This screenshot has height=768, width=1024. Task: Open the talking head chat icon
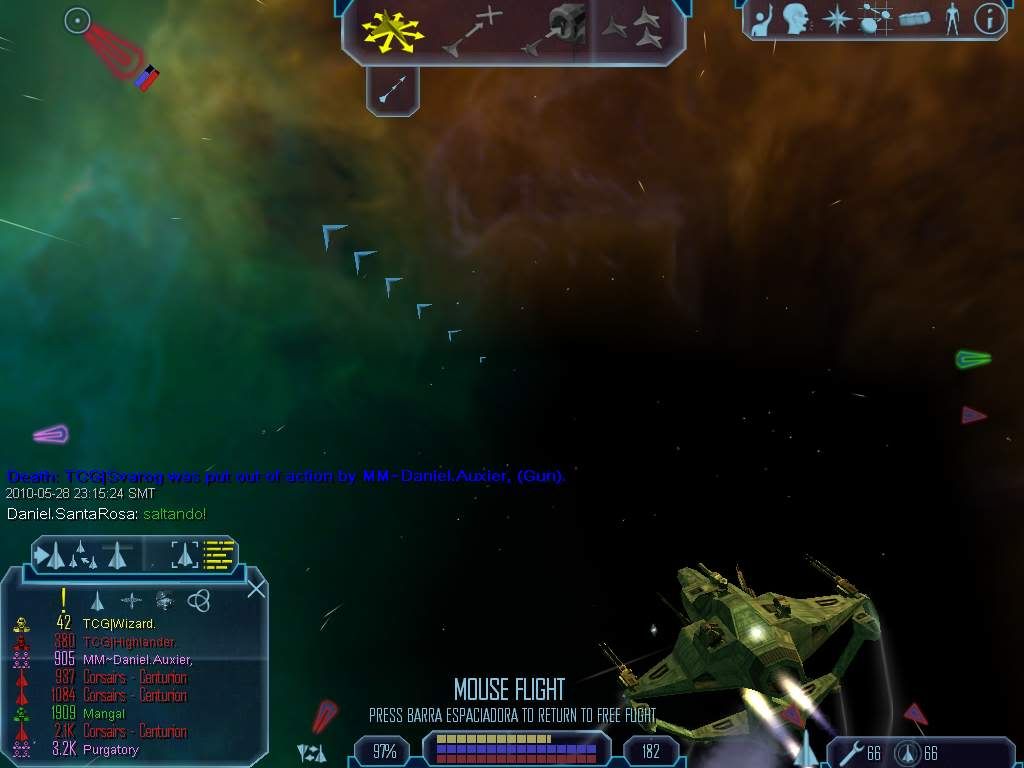click(x=796, y=18)
